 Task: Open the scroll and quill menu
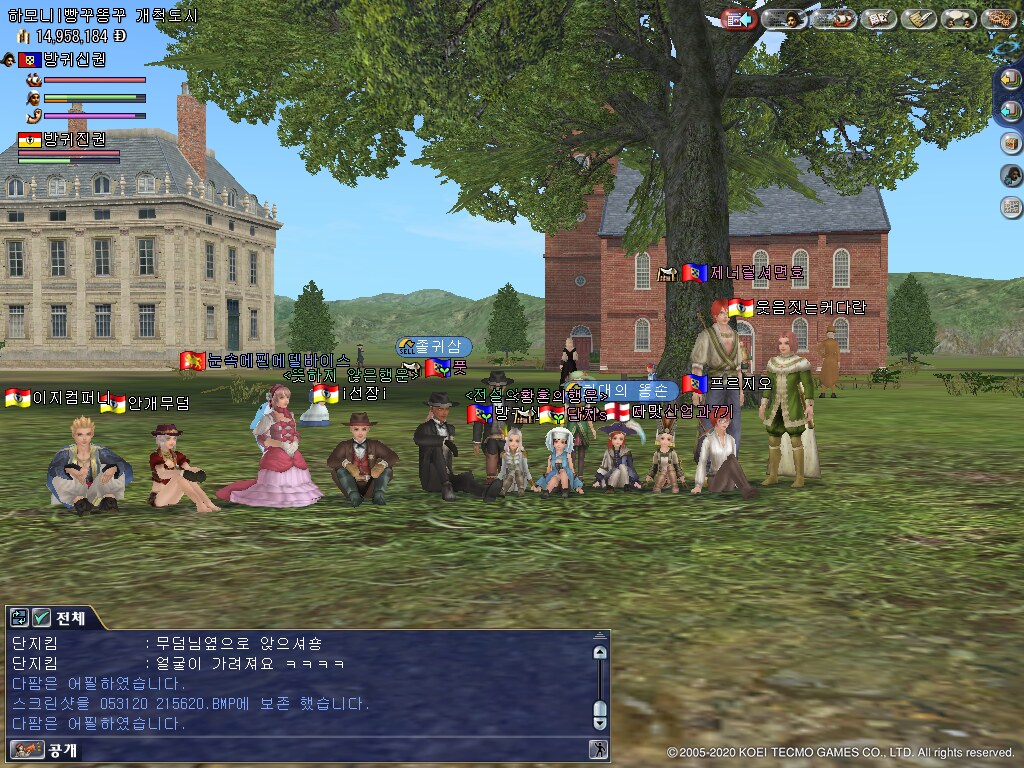coord(919,19)
